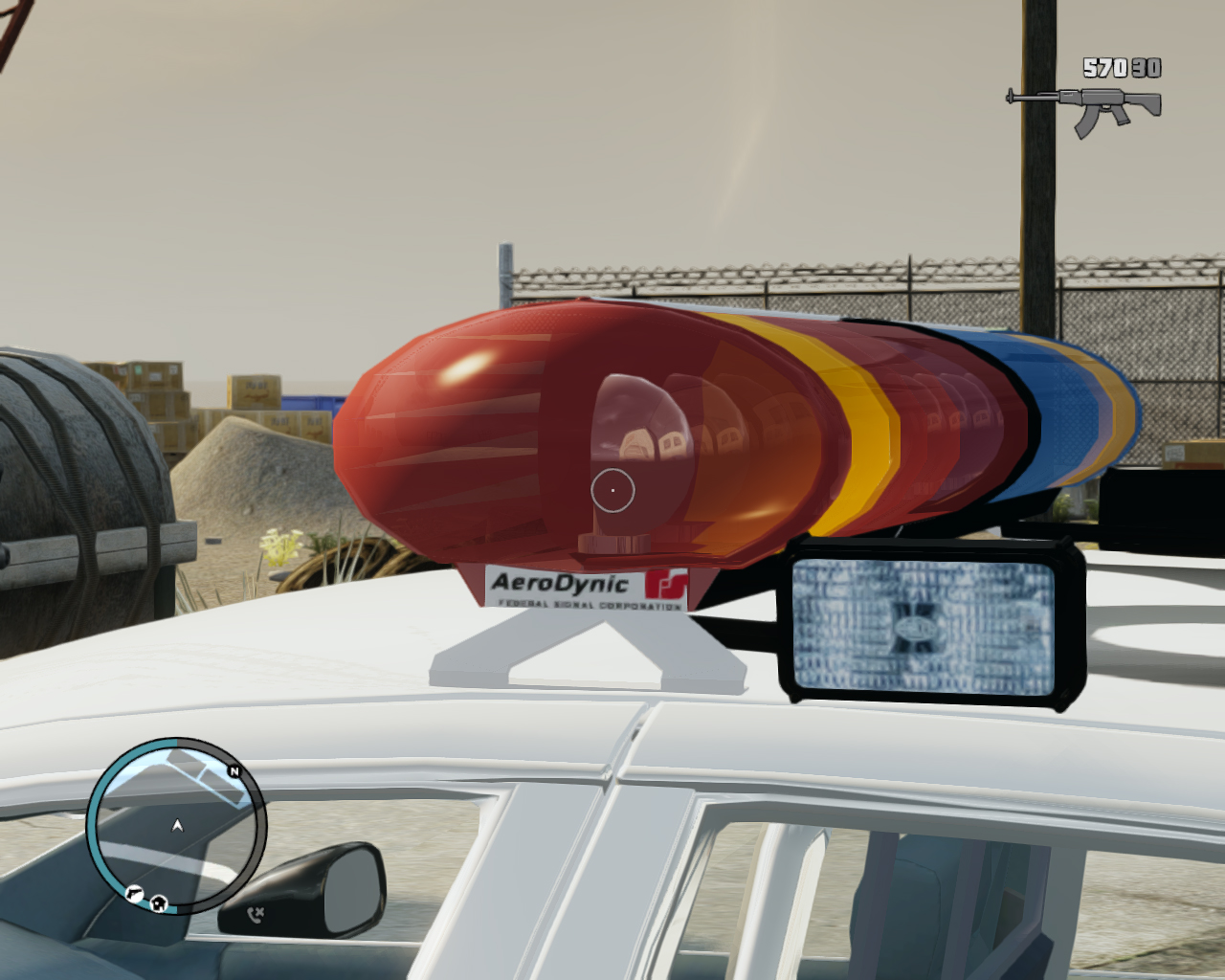Click the crossed-out phone icon
Screen dimensions: 1225x980
(255, 915)
